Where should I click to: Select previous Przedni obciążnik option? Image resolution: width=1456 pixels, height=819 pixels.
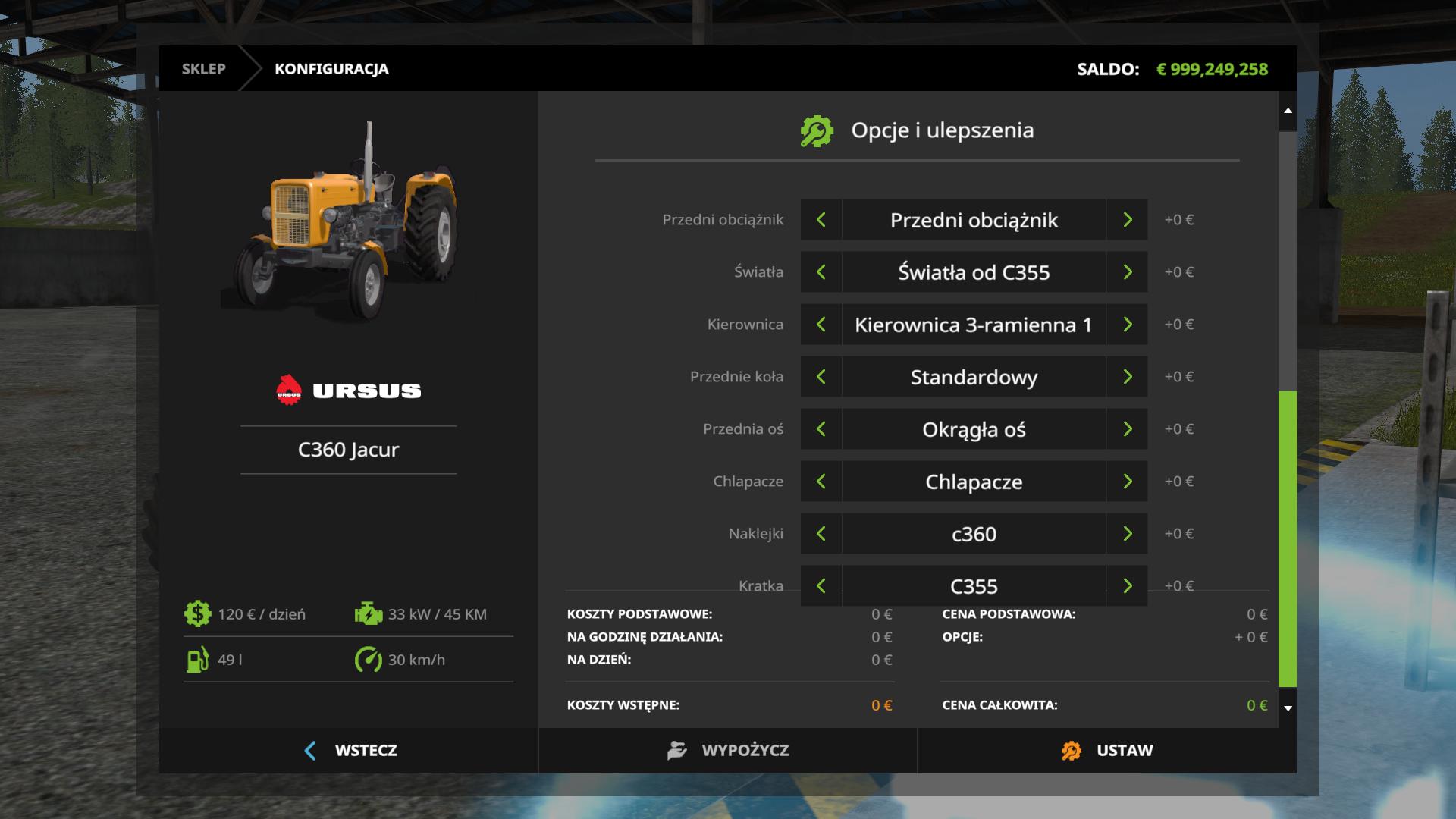(x=821, y=220)
